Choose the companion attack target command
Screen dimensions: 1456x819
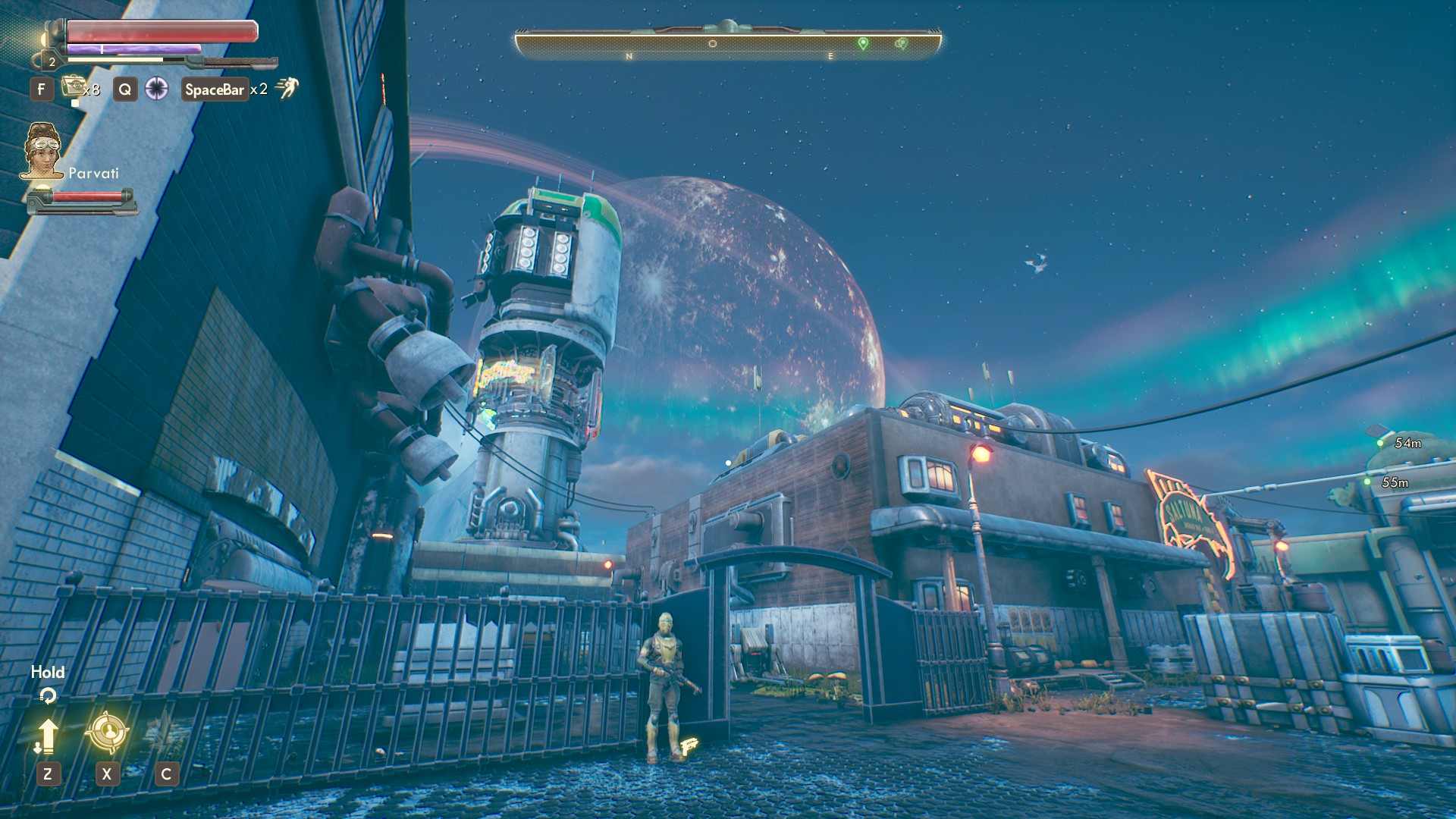[x=107, y=732]
